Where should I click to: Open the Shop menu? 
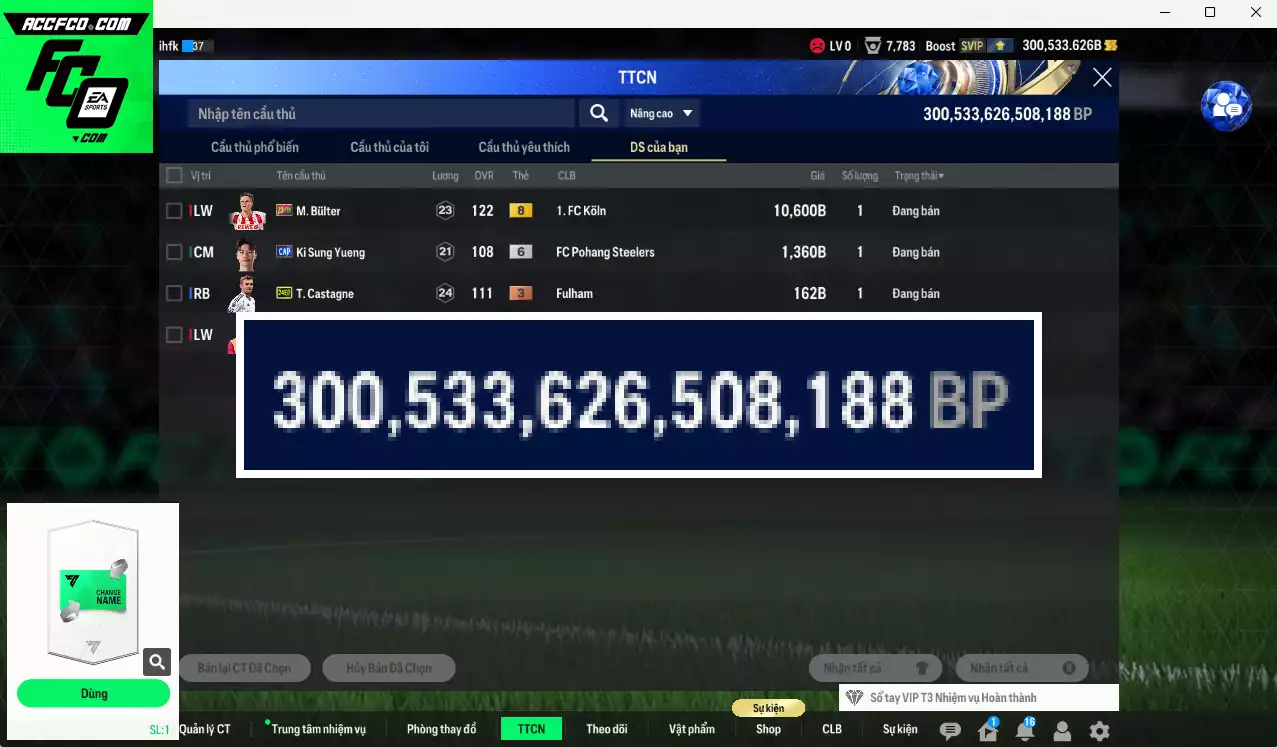(768, 729)
